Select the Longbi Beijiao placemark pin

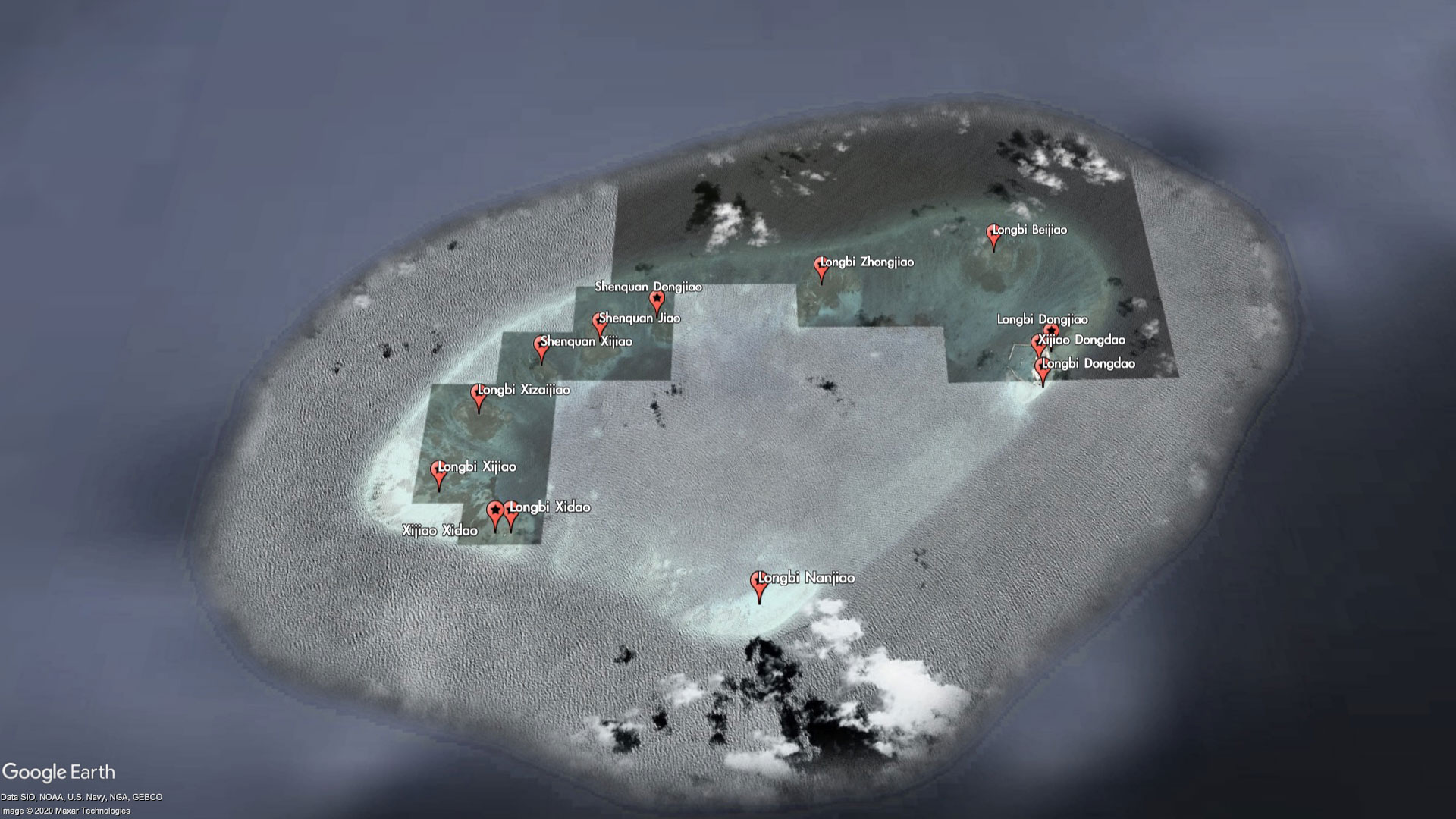pos(993,234)
